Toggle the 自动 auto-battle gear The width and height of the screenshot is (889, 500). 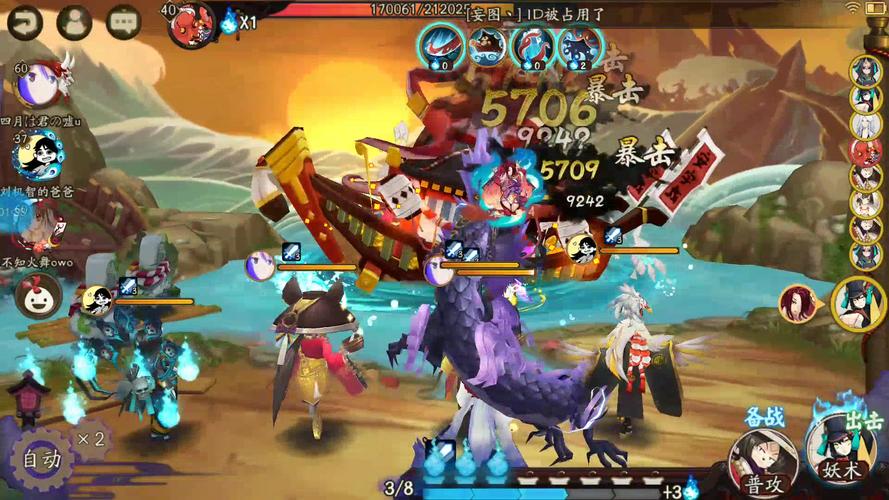pos(42,461)
